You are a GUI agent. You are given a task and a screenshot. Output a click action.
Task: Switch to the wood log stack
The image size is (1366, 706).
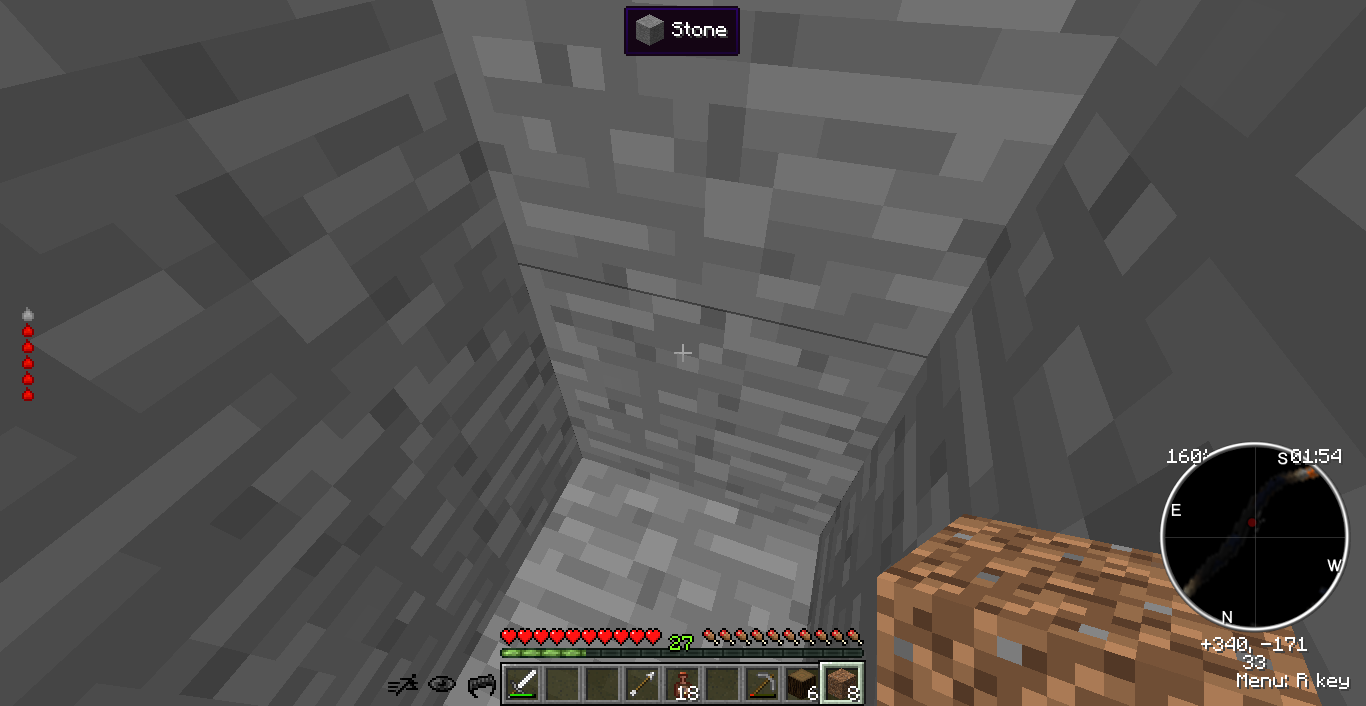(801, 685)
